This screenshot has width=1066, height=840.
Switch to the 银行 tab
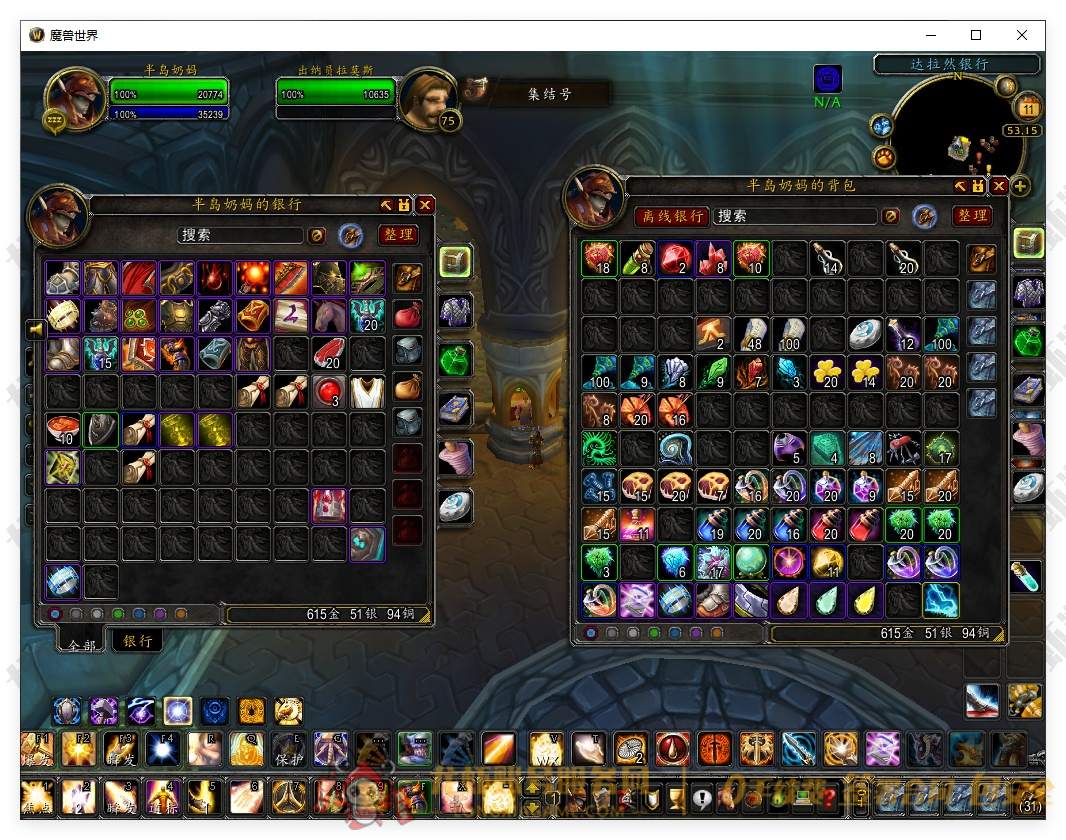click(x=138, y=640)
